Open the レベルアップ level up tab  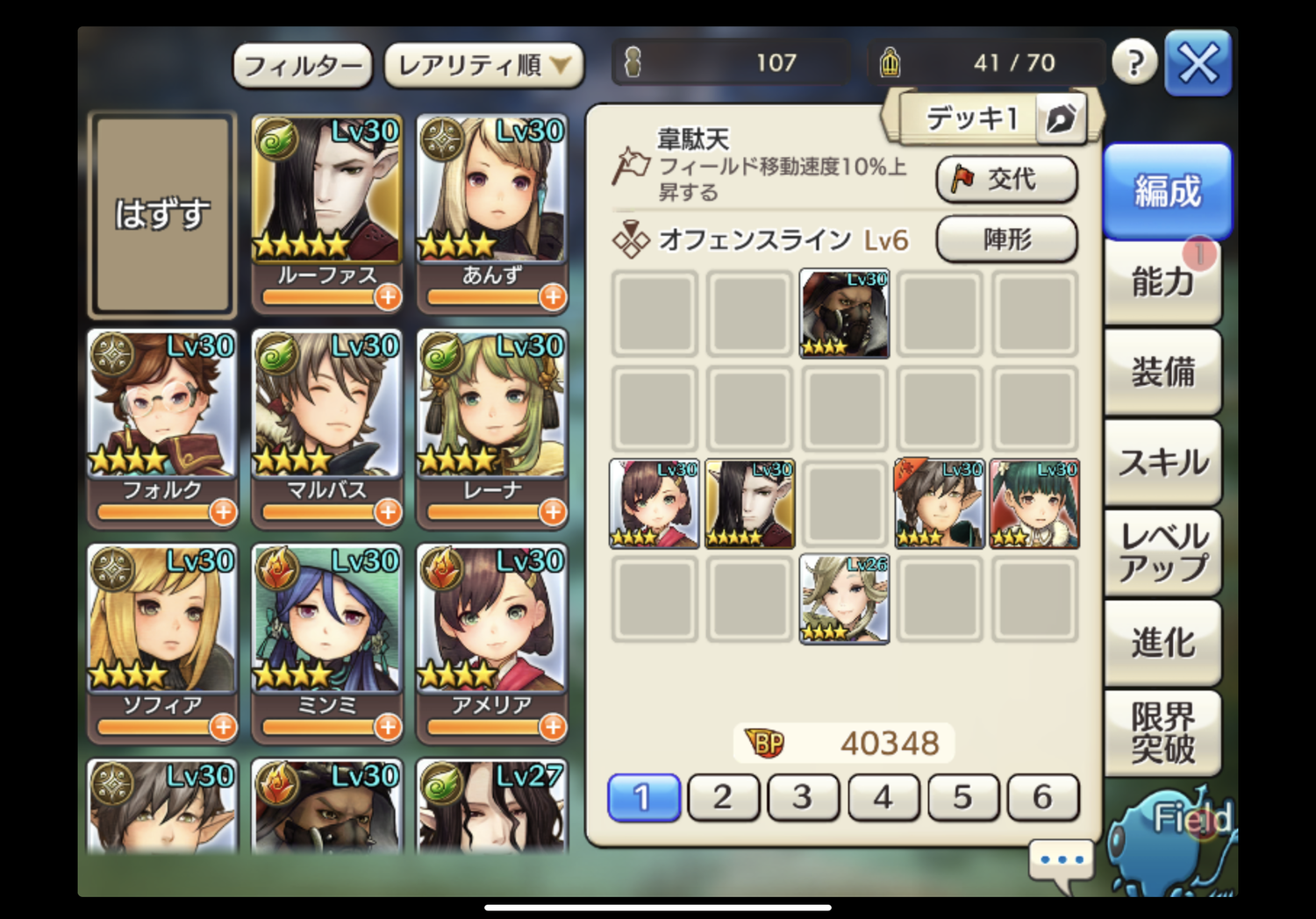point(1162,552)
